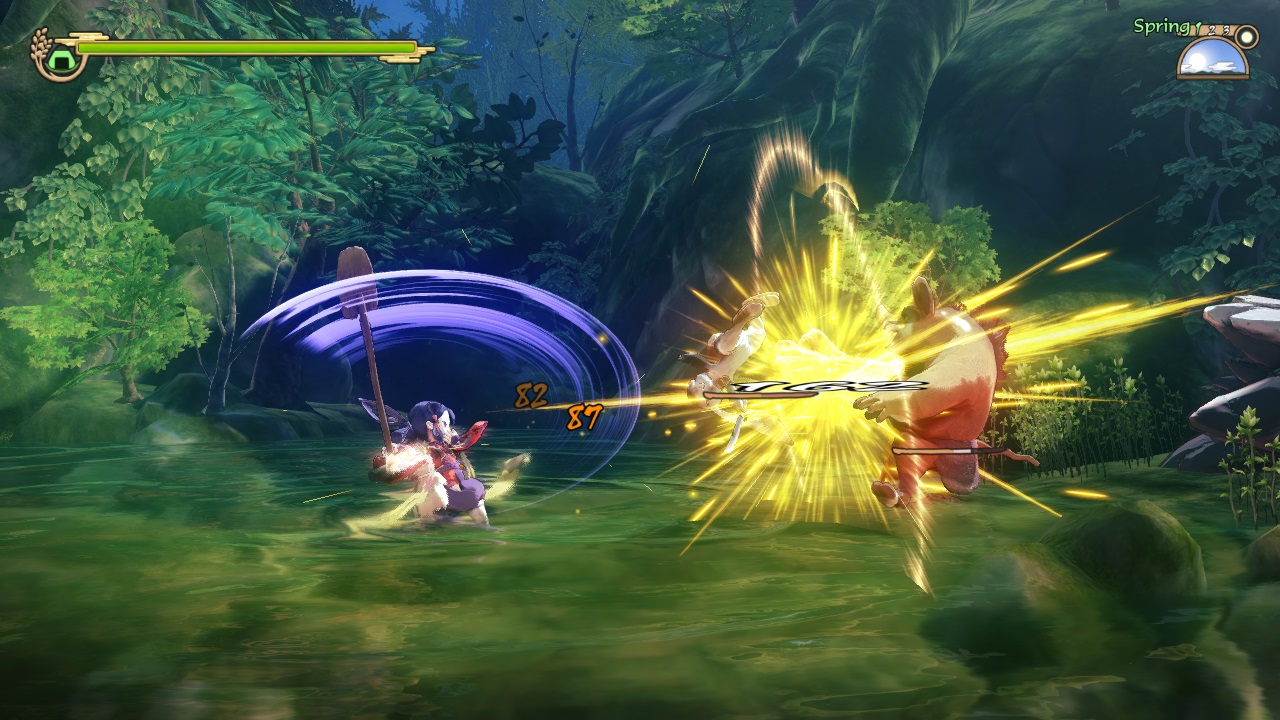Click the day marker numbered 3
The width and height of the screenshot is (1280, 720).
coord(1226,30)
